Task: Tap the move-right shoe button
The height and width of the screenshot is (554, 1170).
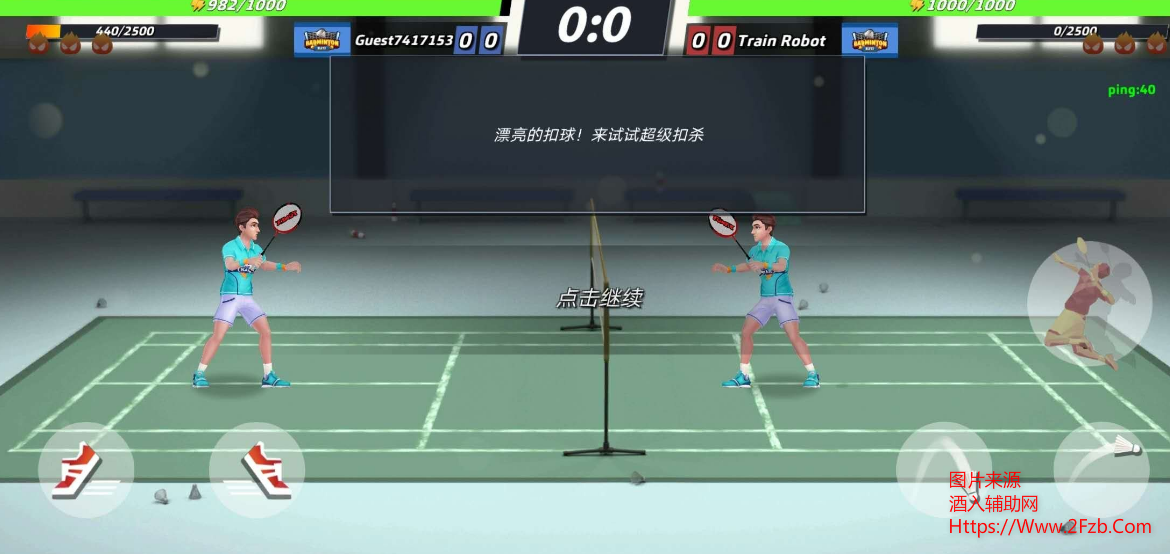Action: [x=257, y=469]
